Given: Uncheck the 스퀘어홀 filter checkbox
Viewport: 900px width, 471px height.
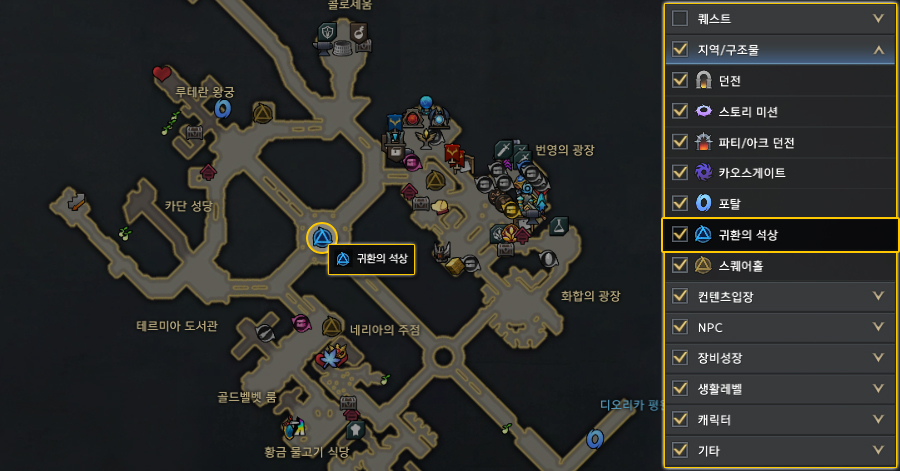Looking at the screenshot, I should click(x=680, y=266).
